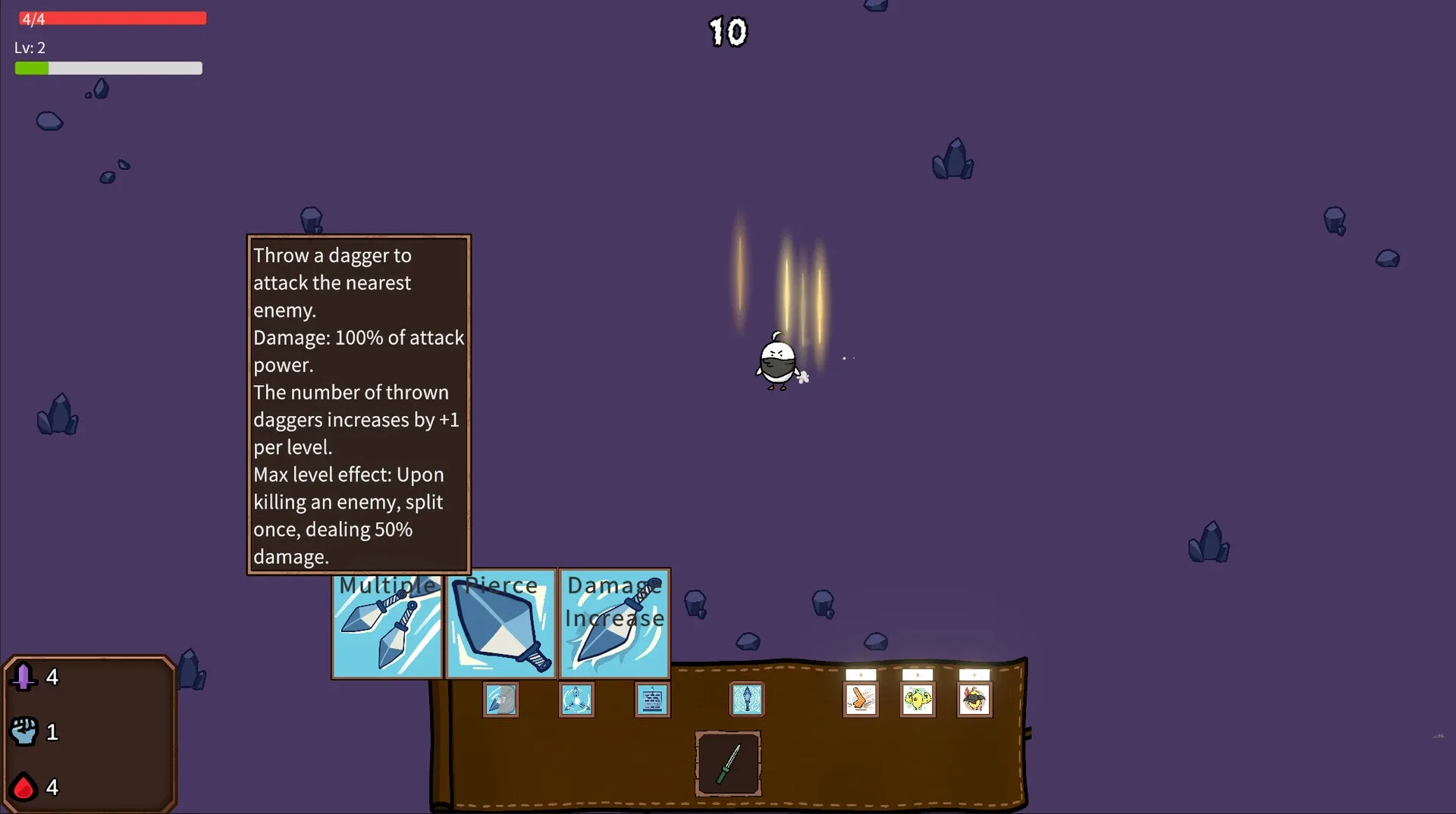Click the brick wall skill icon
This screenshot has height=814, width=1456.
[x=651, y=700]
